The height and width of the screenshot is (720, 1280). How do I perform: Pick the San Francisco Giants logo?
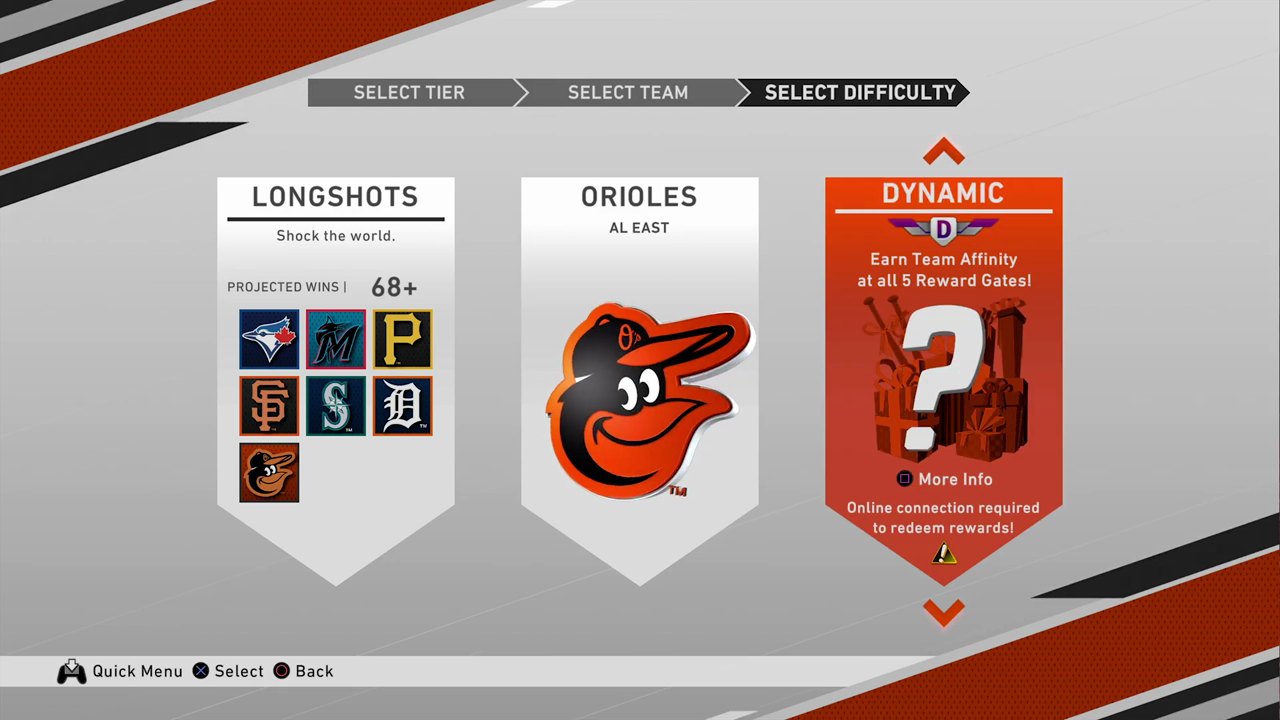pos(269,406)
